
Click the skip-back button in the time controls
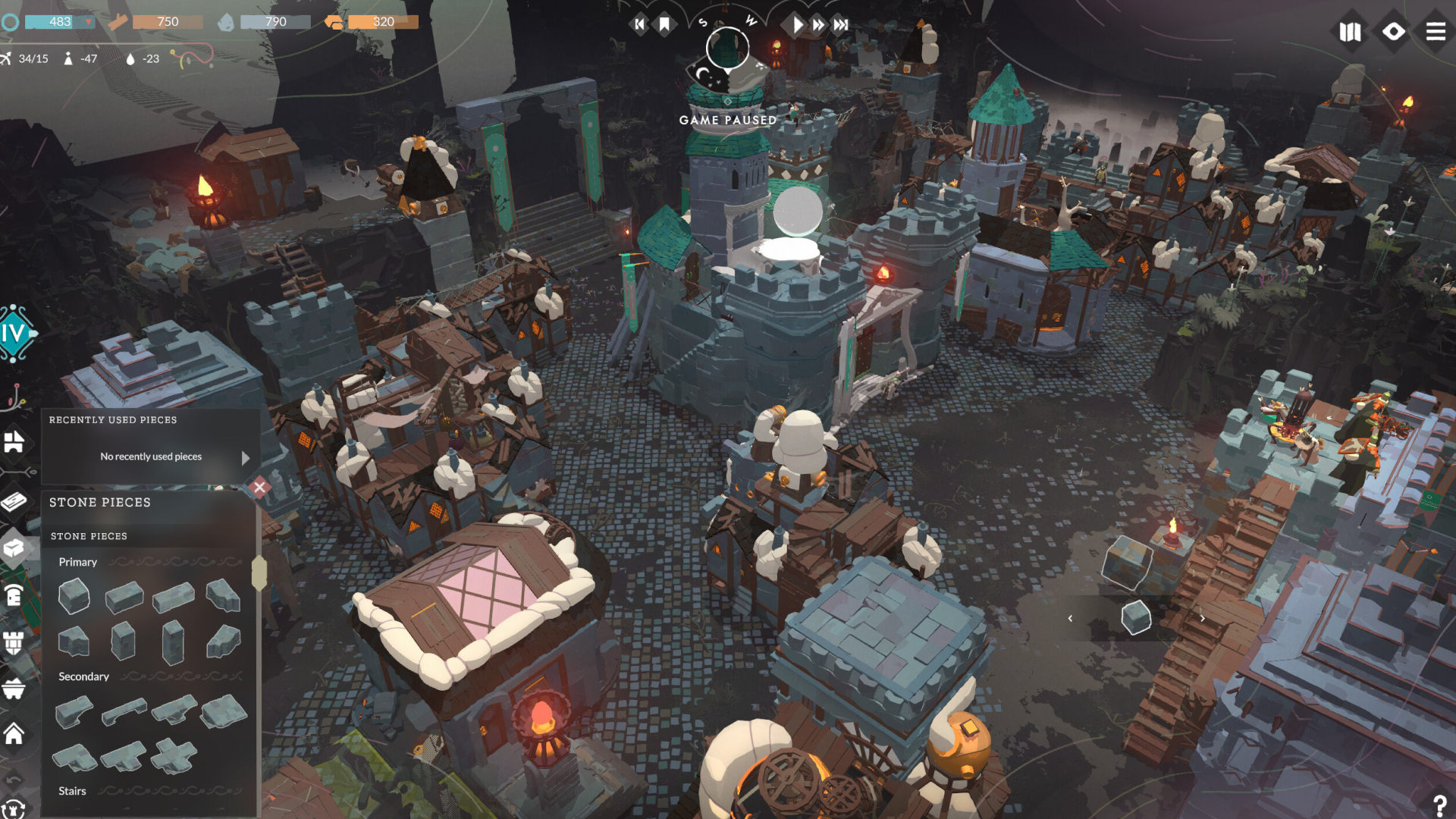tap(639, 25)
